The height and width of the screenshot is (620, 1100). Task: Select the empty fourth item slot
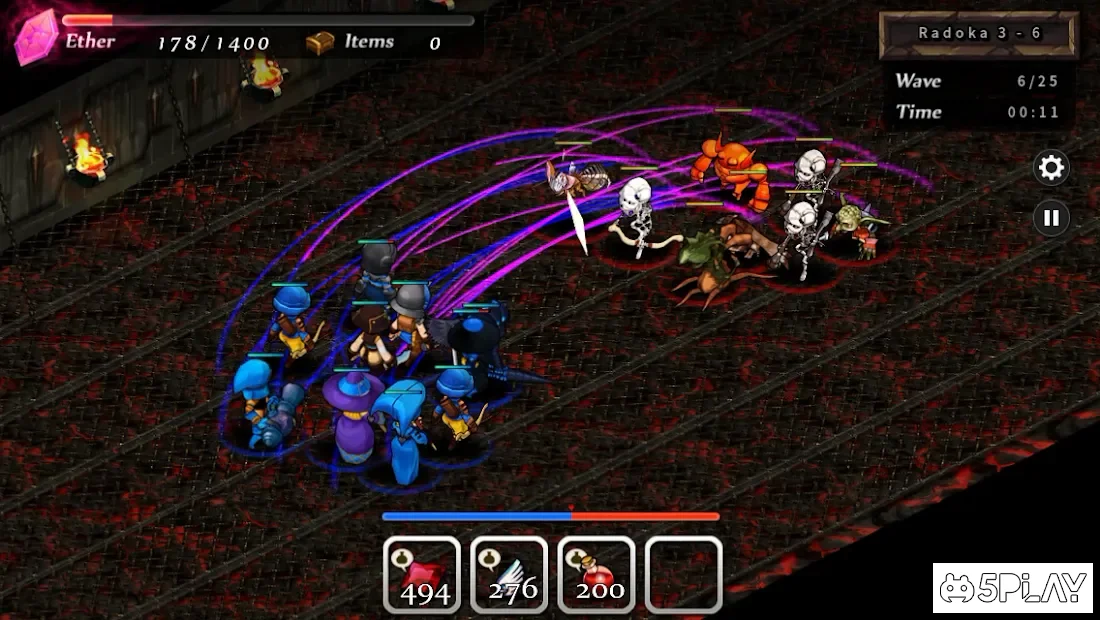click(683, 575)
